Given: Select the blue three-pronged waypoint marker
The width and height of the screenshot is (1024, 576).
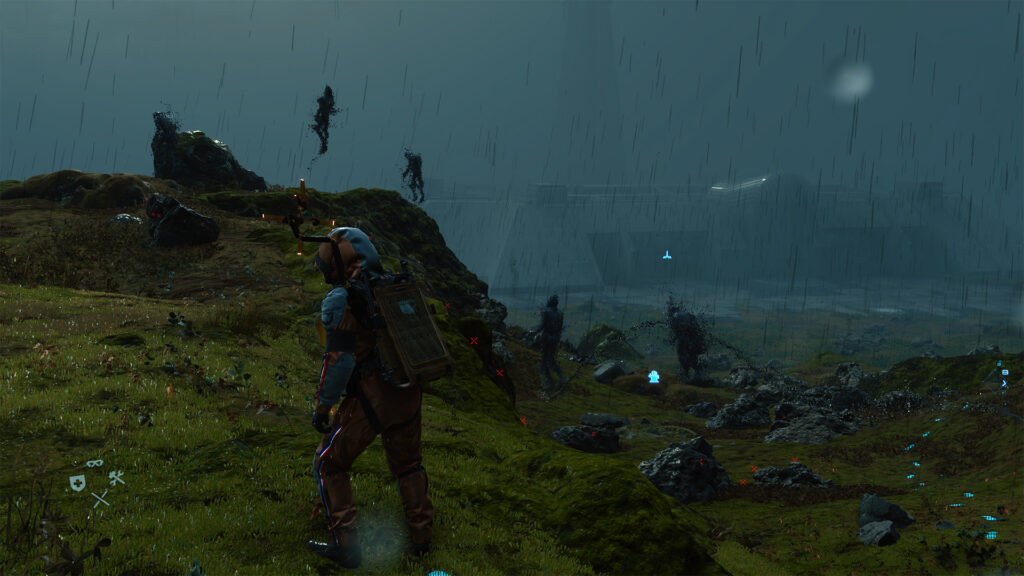Looking at the screenshot, I should pyautogui.click(x=667, y=256).
